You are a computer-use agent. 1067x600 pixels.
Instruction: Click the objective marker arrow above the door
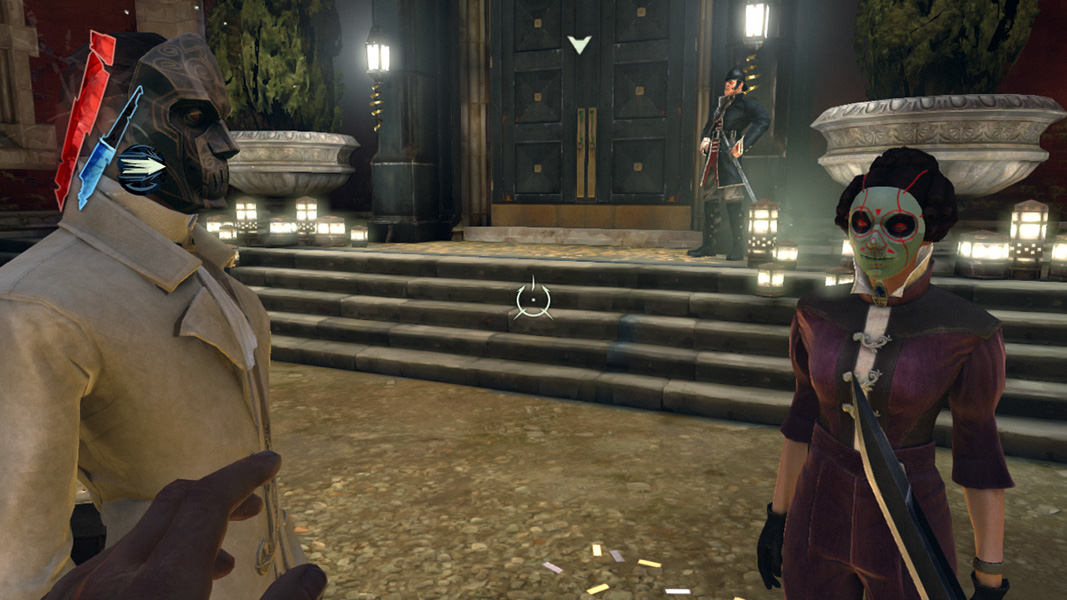pos(579,44)
